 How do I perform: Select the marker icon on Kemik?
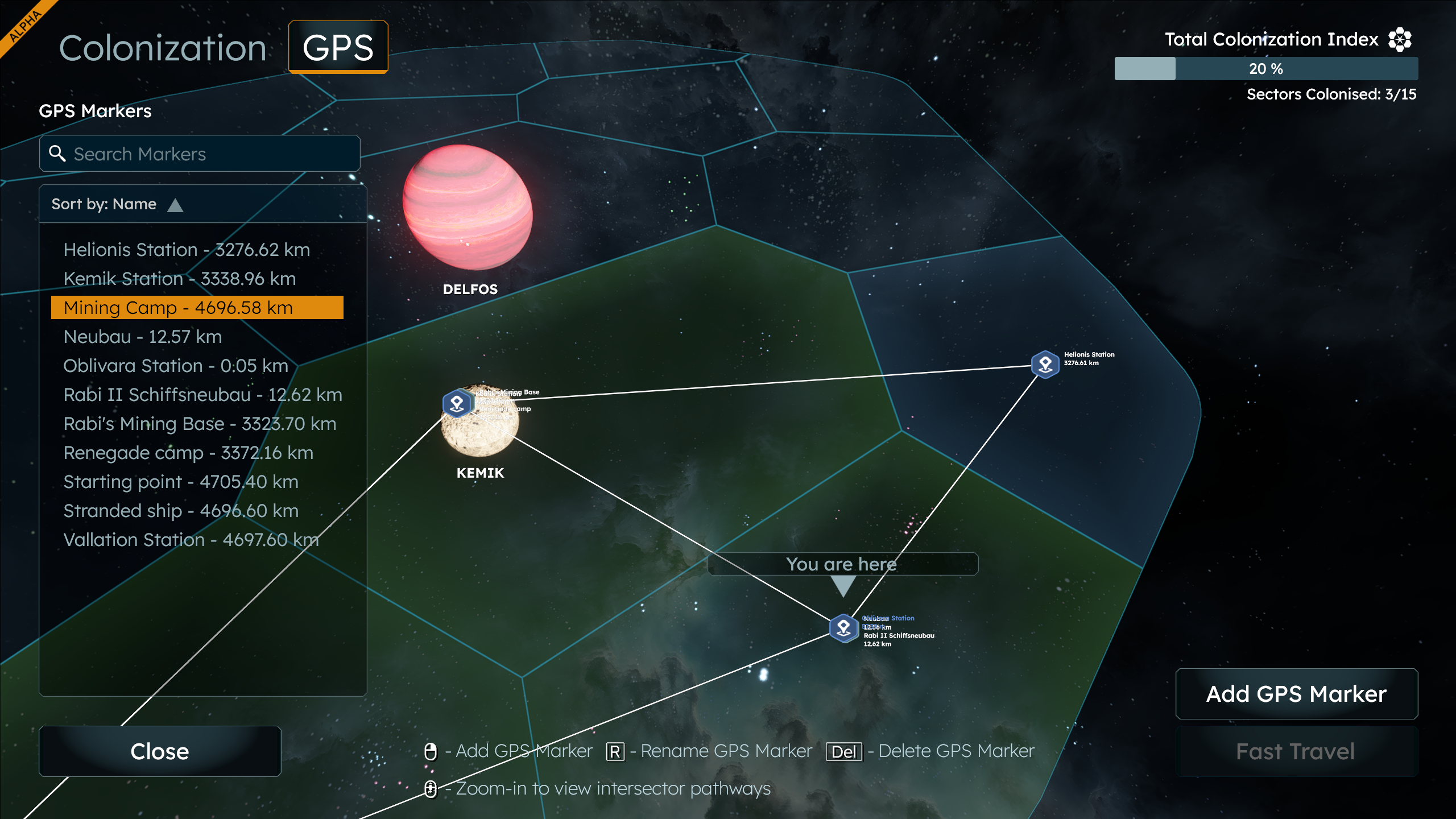457,403
